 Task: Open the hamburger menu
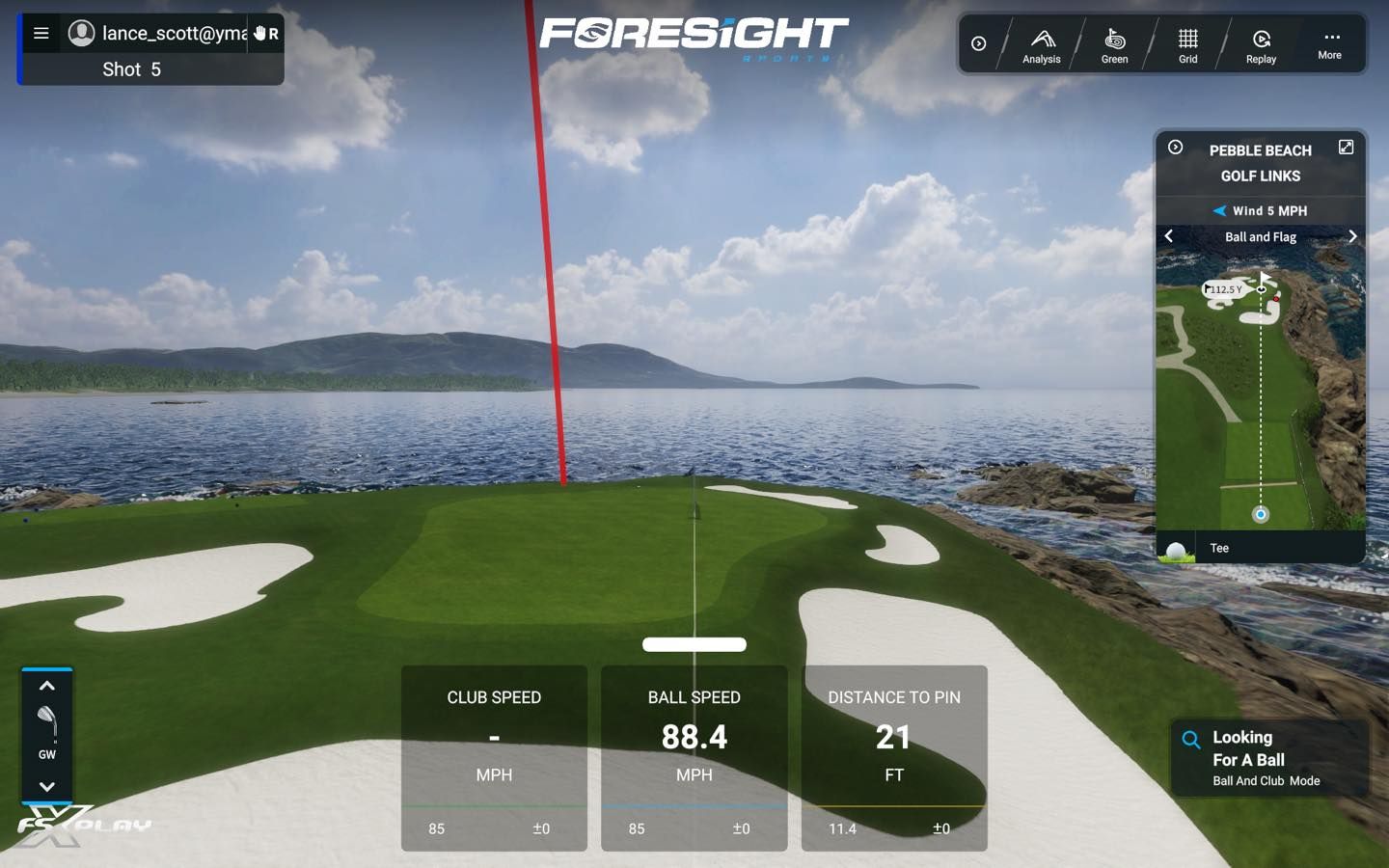click(x=41, y=32)
